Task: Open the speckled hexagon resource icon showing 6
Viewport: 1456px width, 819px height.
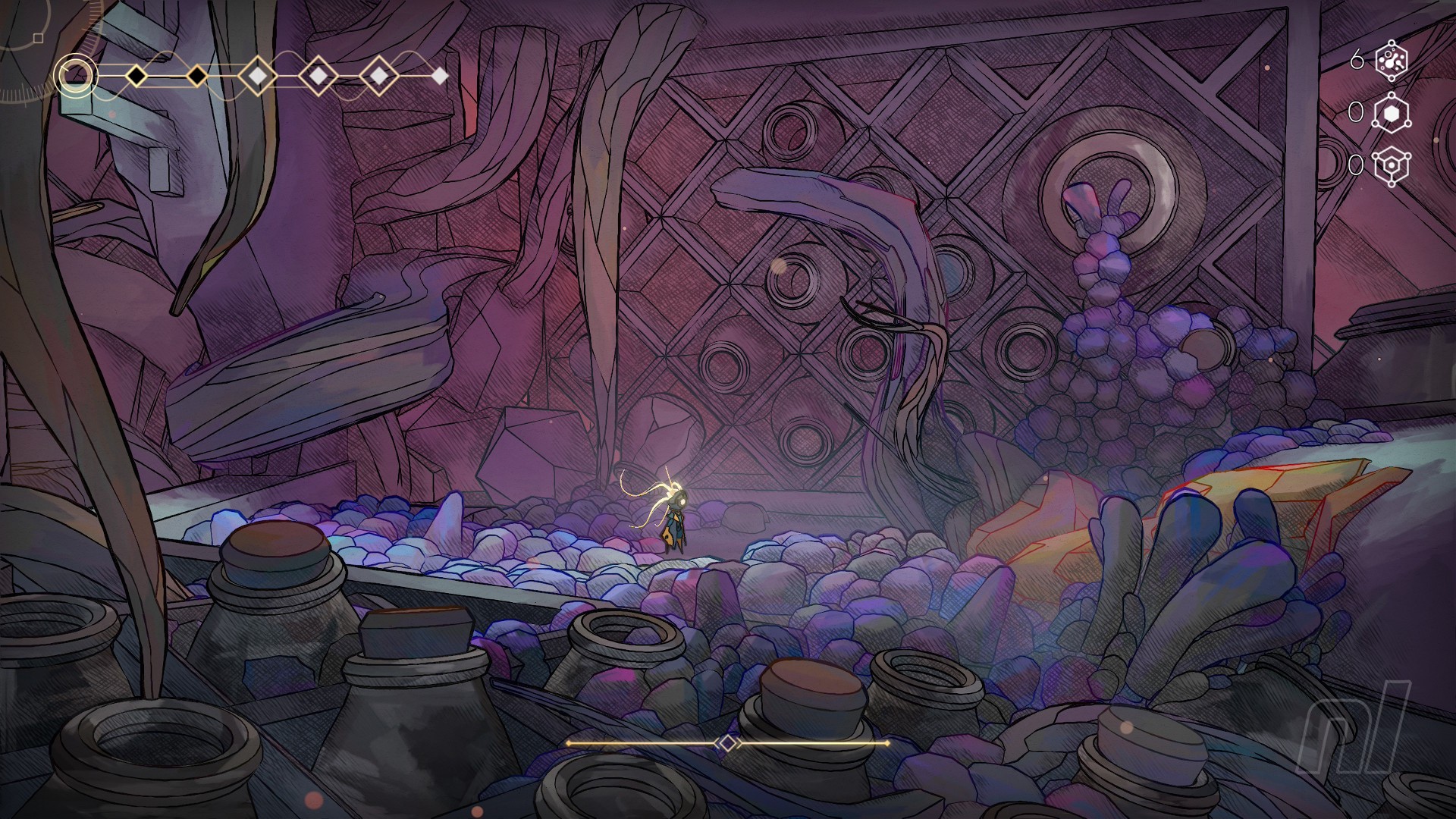Action: [x=1391, y=61]
